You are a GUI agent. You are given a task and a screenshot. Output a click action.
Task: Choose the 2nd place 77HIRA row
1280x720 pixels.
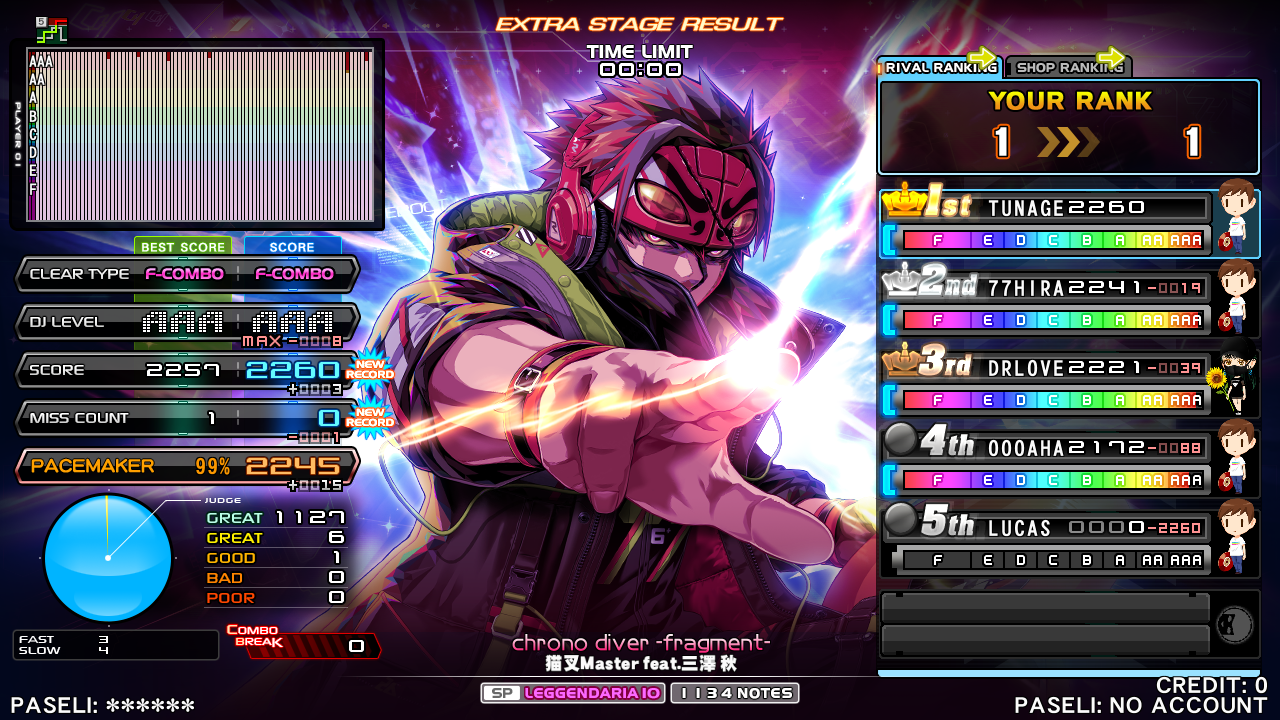[x=1045, y=304]
